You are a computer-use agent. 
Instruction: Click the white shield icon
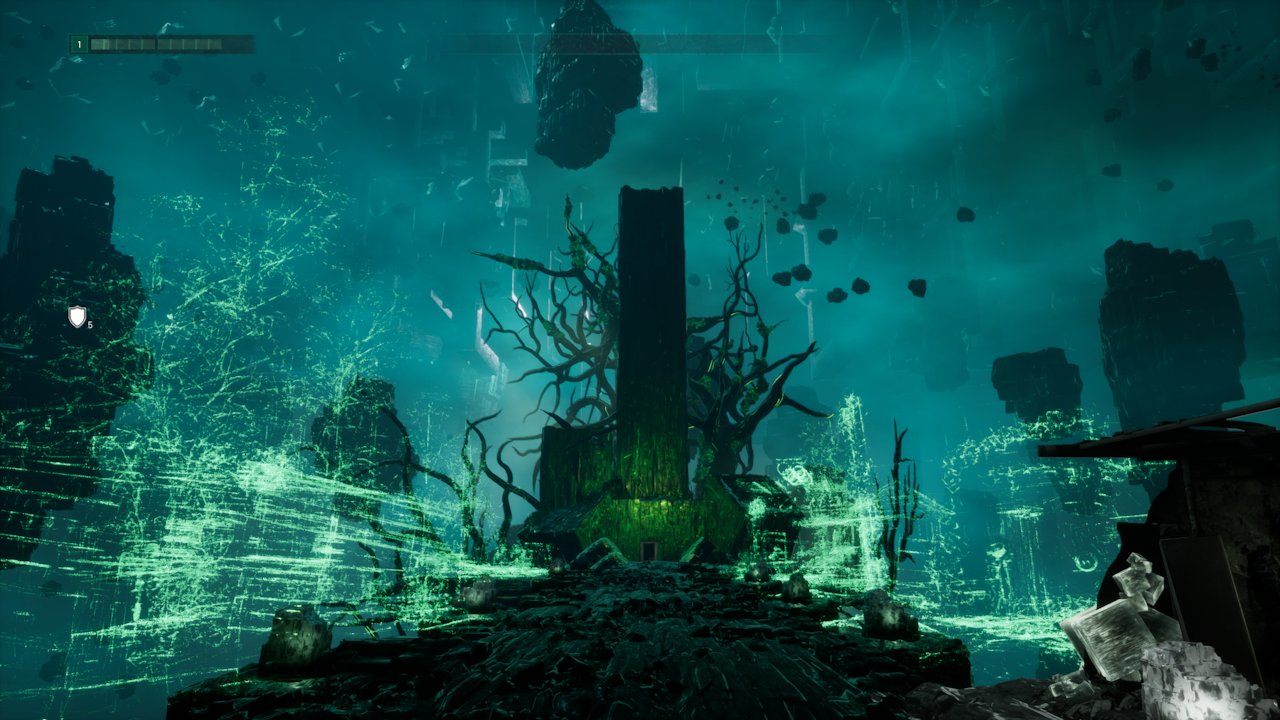pyautogui.click(x=77, y=317)
